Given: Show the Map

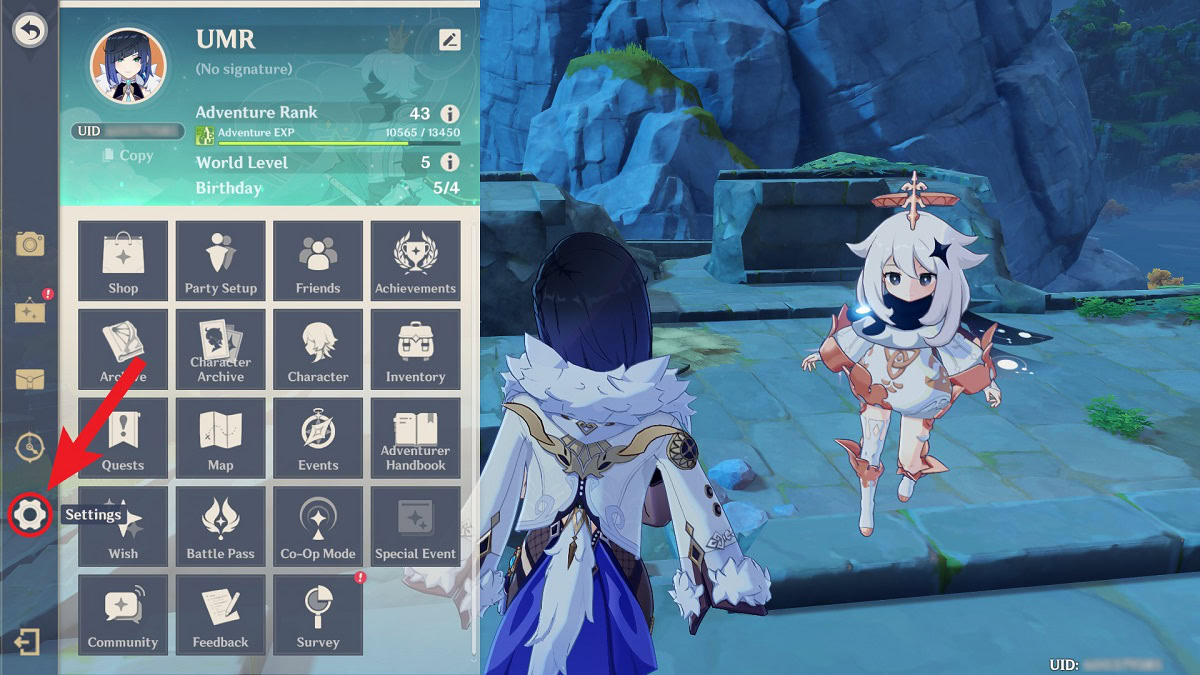Looking at the screenshot, I should point(221,438).
